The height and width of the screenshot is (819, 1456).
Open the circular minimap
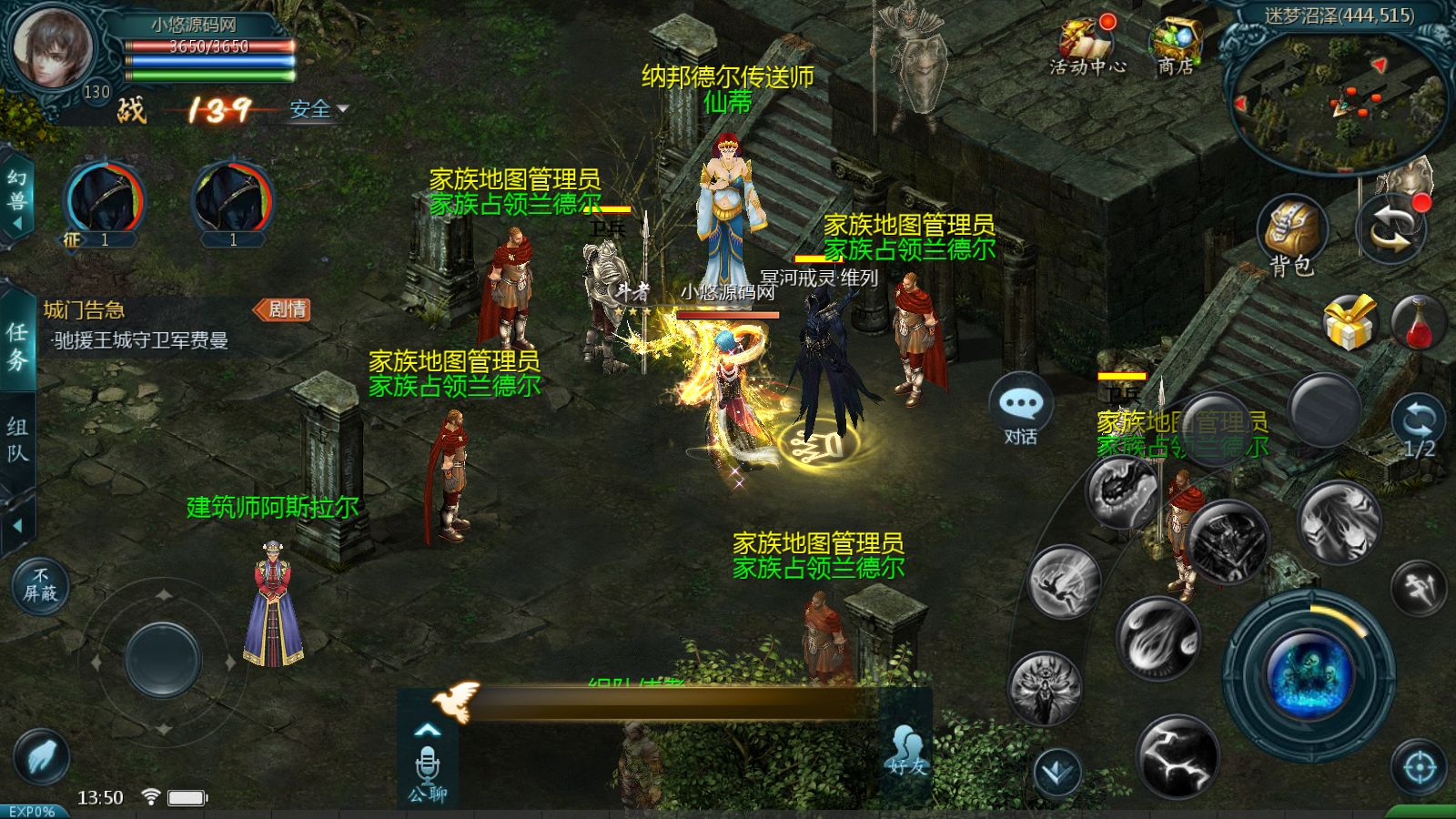point(1338,100)
